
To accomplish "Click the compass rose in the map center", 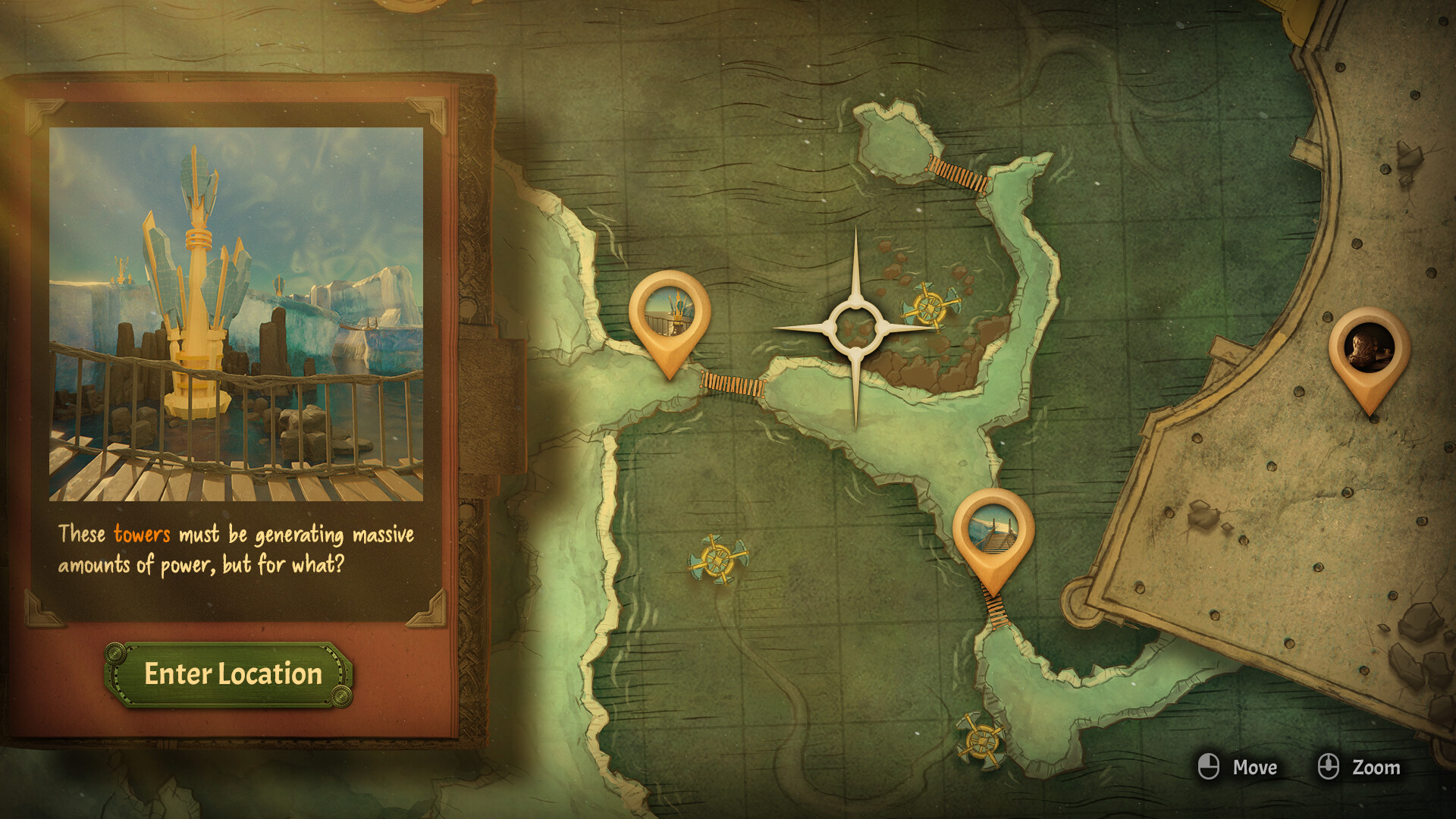I will (856, 328).
